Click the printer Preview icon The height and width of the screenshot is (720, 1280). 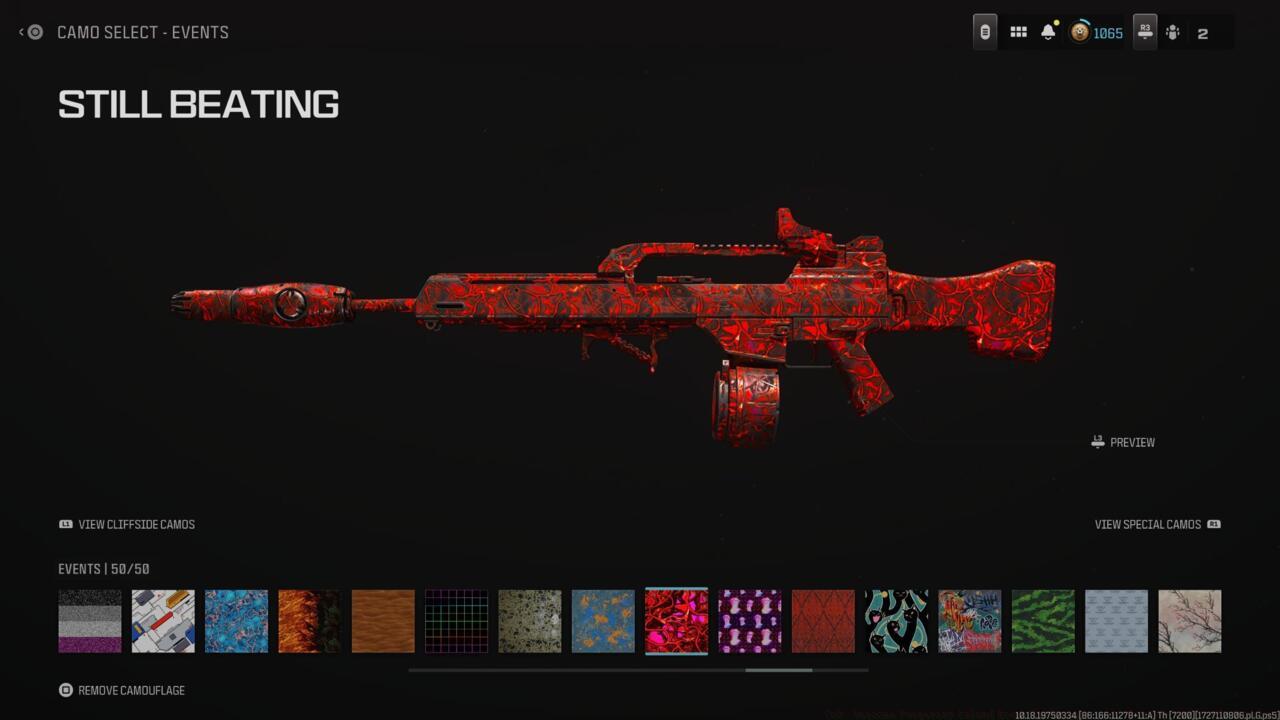pos(1097,441)
